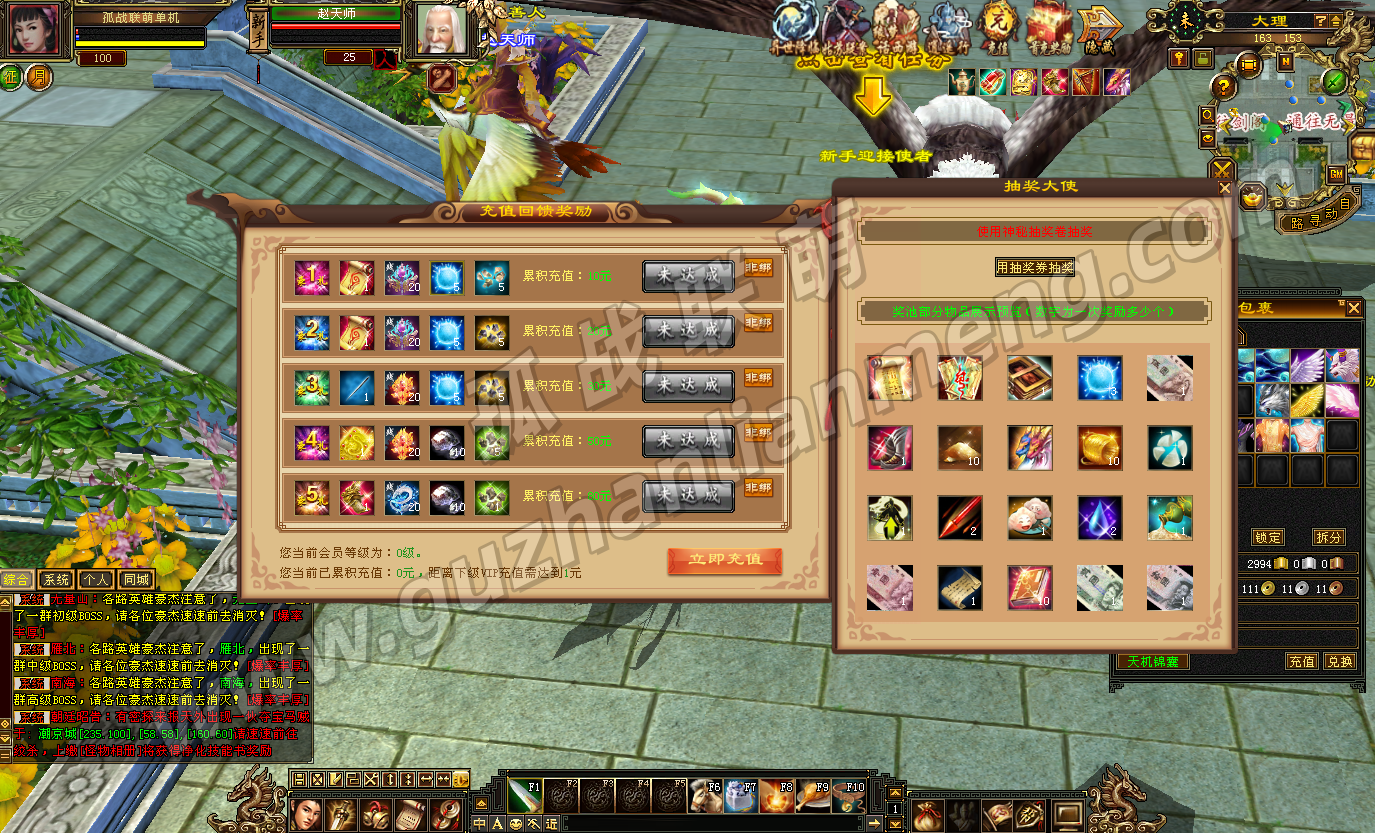Screen dimensions: 1375x833
Task: Click the 锁定 lock button in the bag
Action: coord(1268,537)
